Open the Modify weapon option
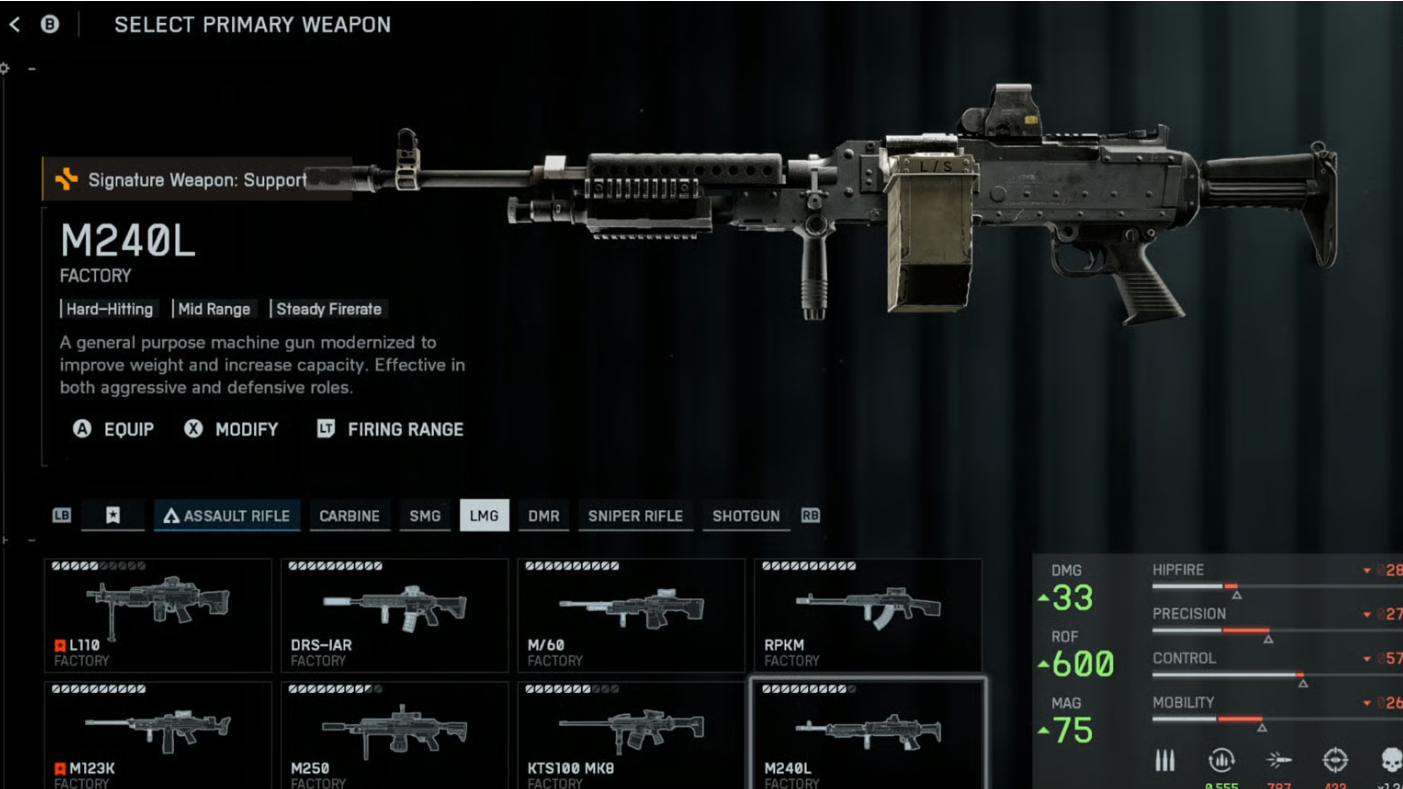The height and width of the screenshot is (789, 1403). 232,429
